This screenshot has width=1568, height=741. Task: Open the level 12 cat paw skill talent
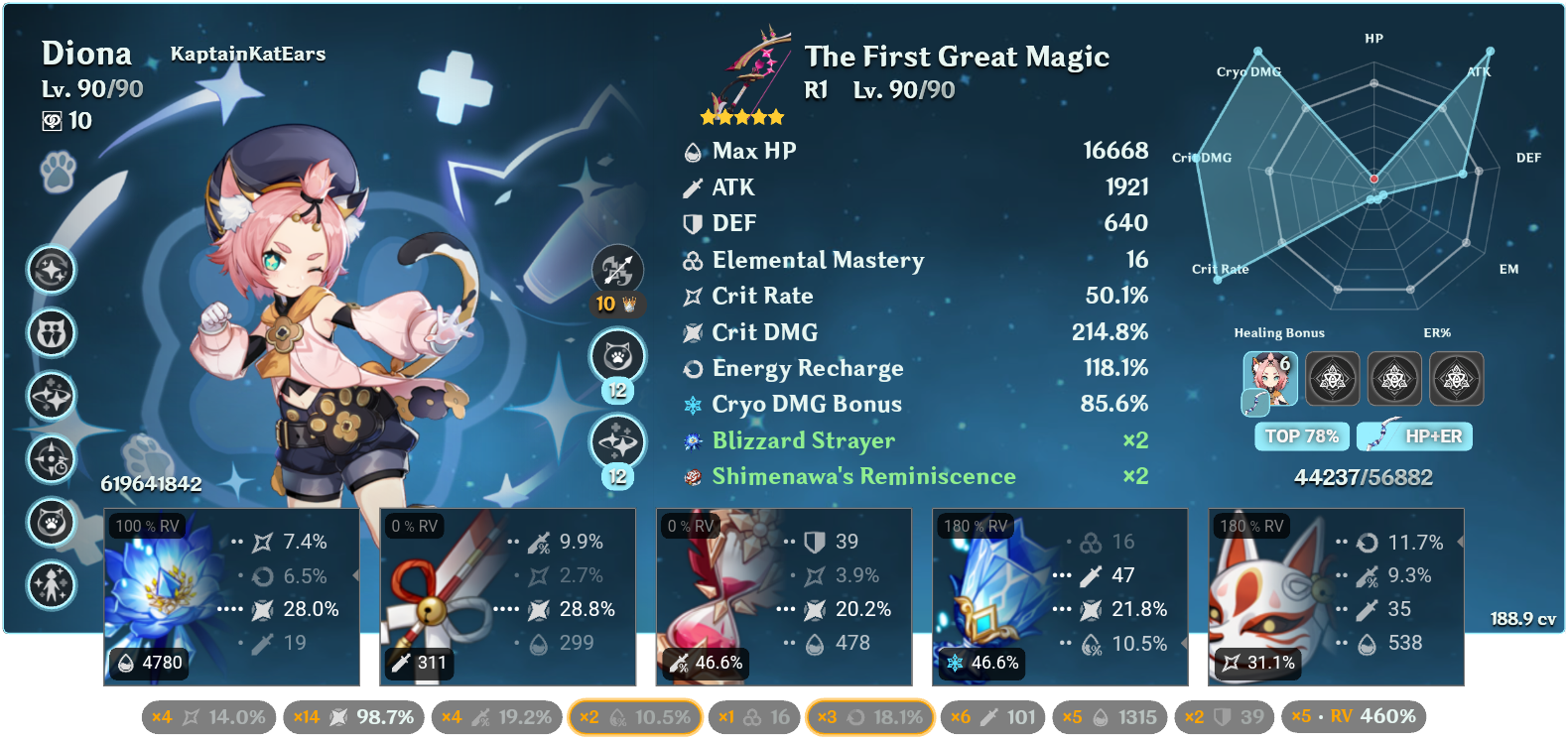[x=617, y=355]
